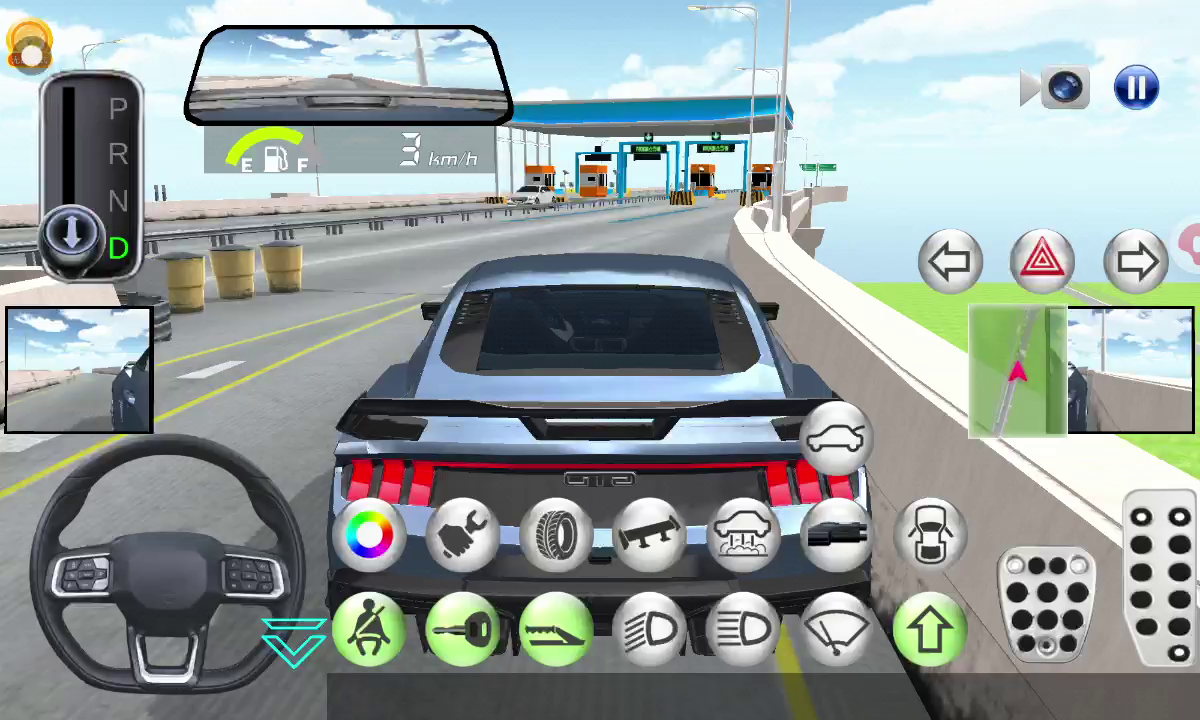This screenshot has height=720, width=1200.
Task: Activate the windshield wipers
Action: click(836, 630)
